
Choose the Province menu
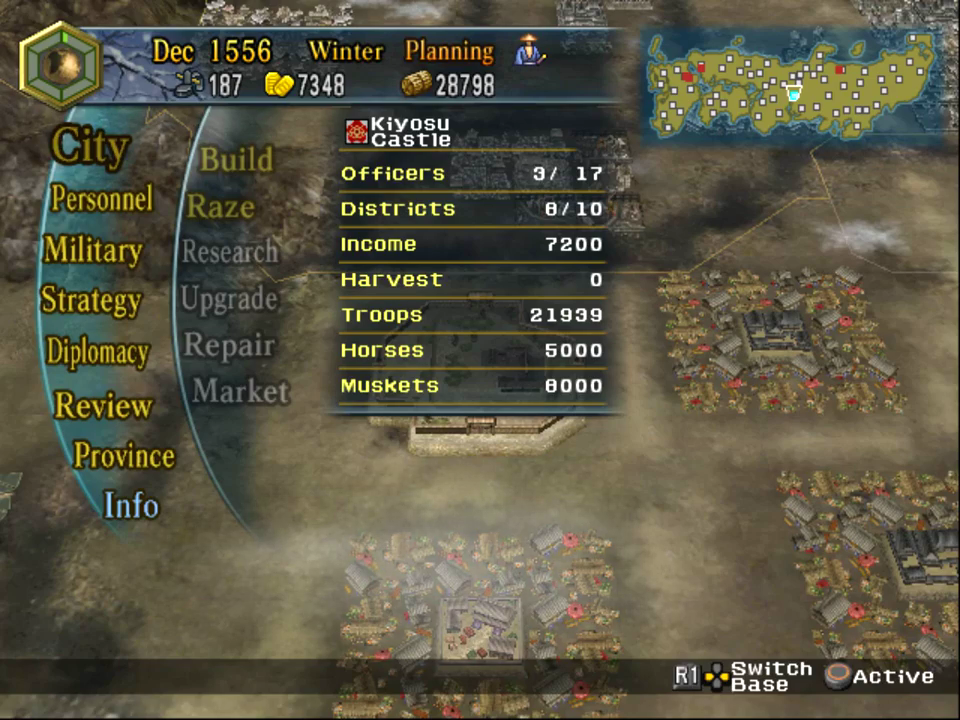123,456
